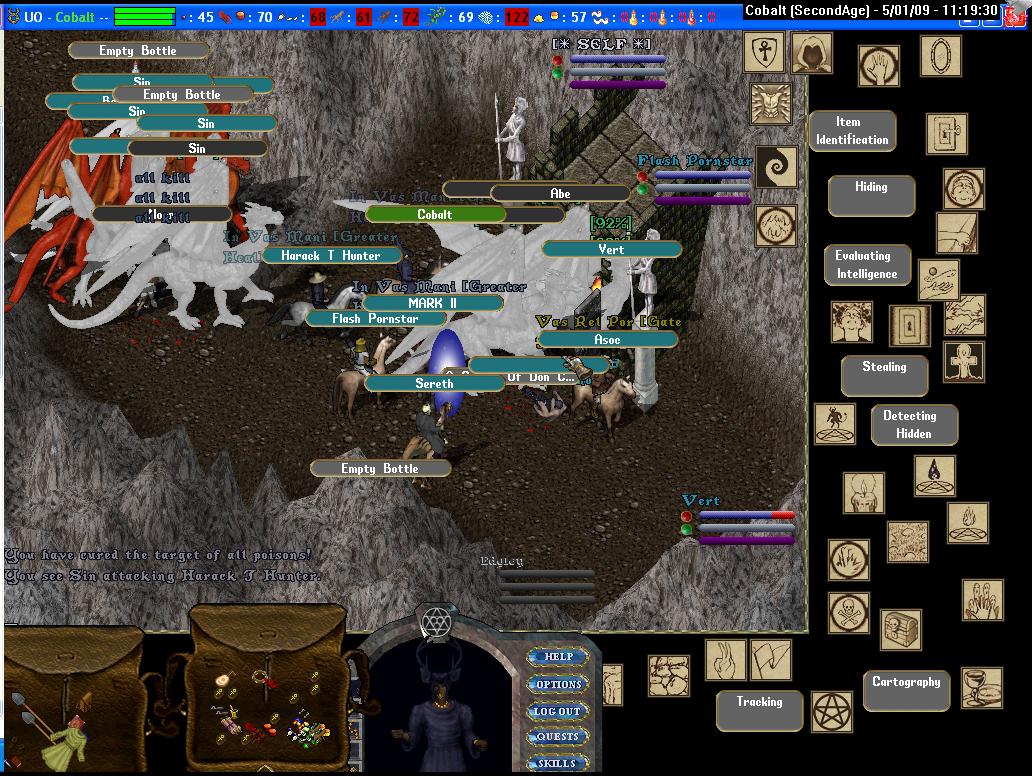Use the Detecting Hidden skill button

[913, 424]
